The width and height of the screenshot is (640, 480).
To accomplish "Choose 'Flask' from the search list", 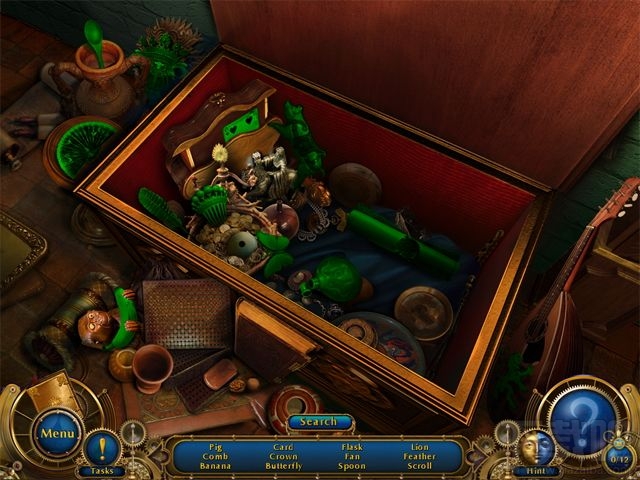I will [x=351, y=446].
